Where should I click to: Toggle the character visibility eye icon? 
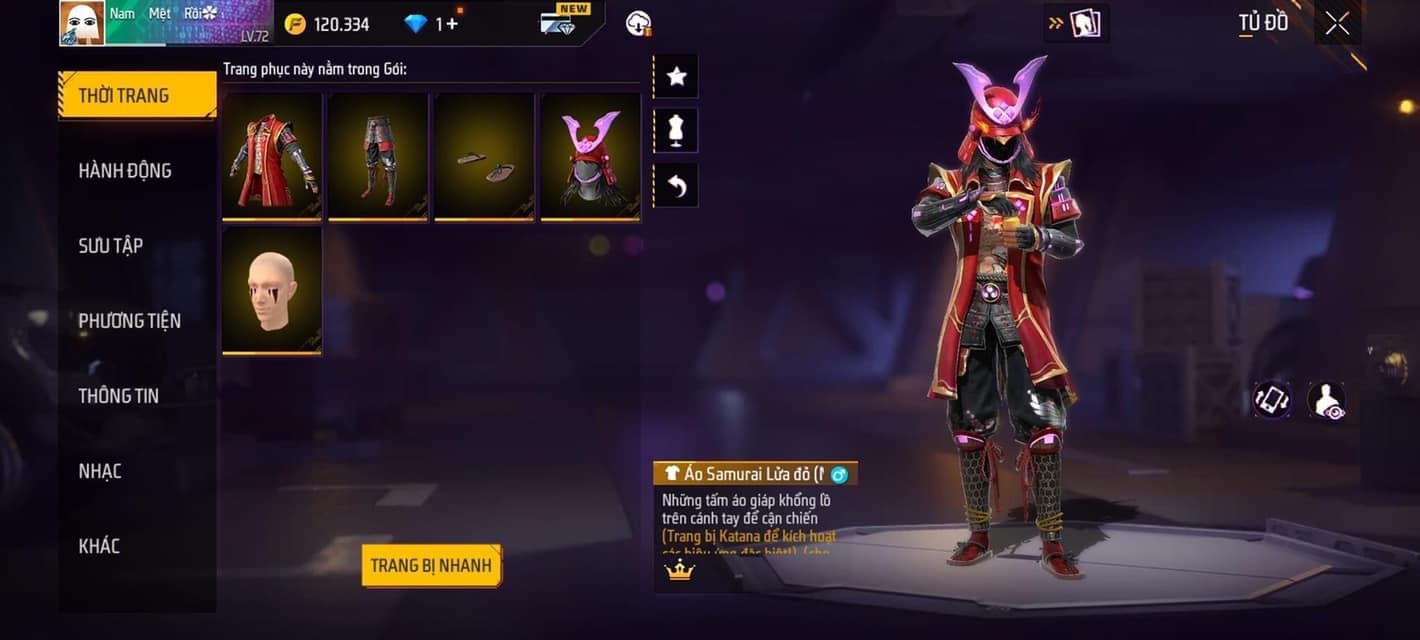(1326, 400)
